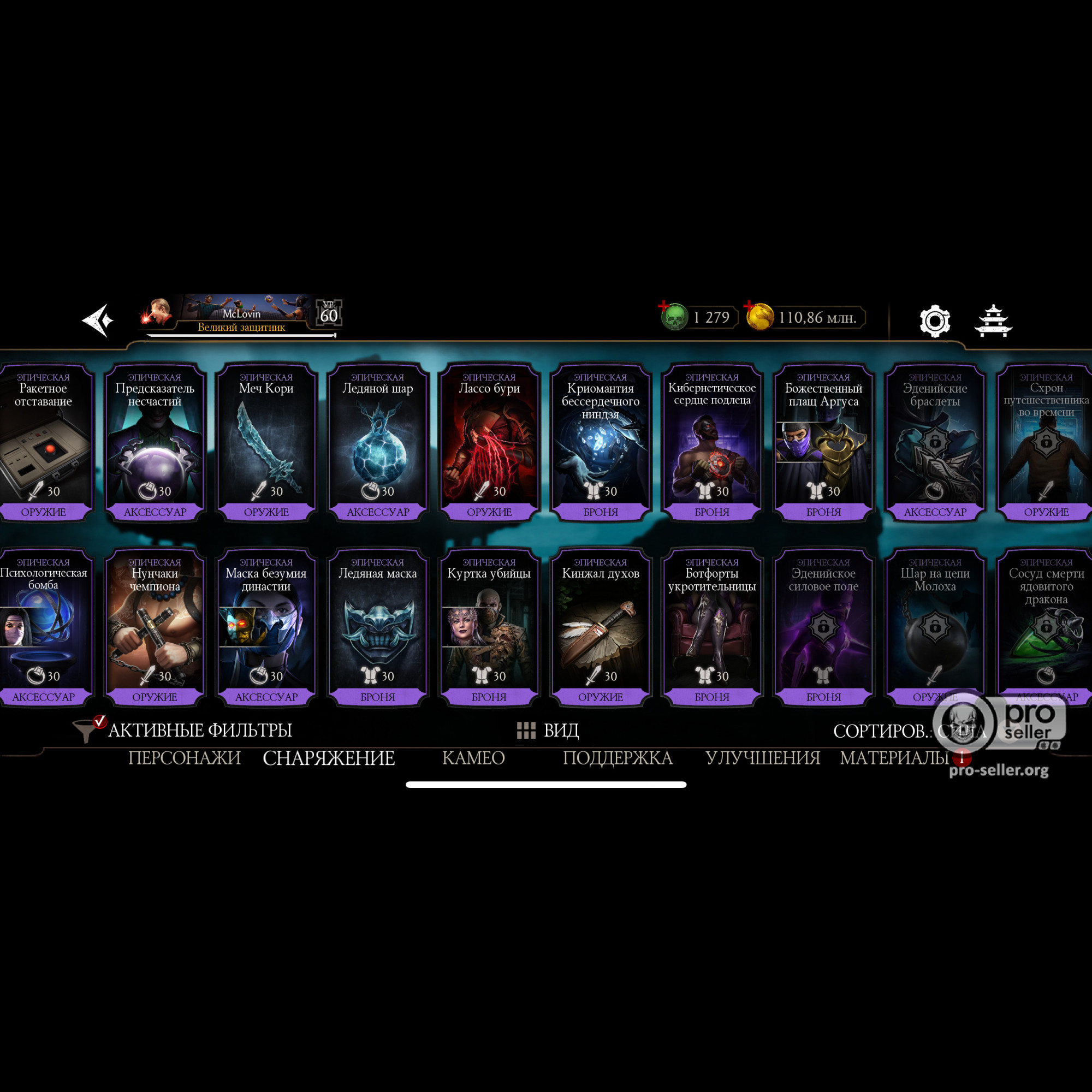This screenshot has width=1092, height=1092.
Task: Open the pagoda temple home icon
Action: point(993,321)
